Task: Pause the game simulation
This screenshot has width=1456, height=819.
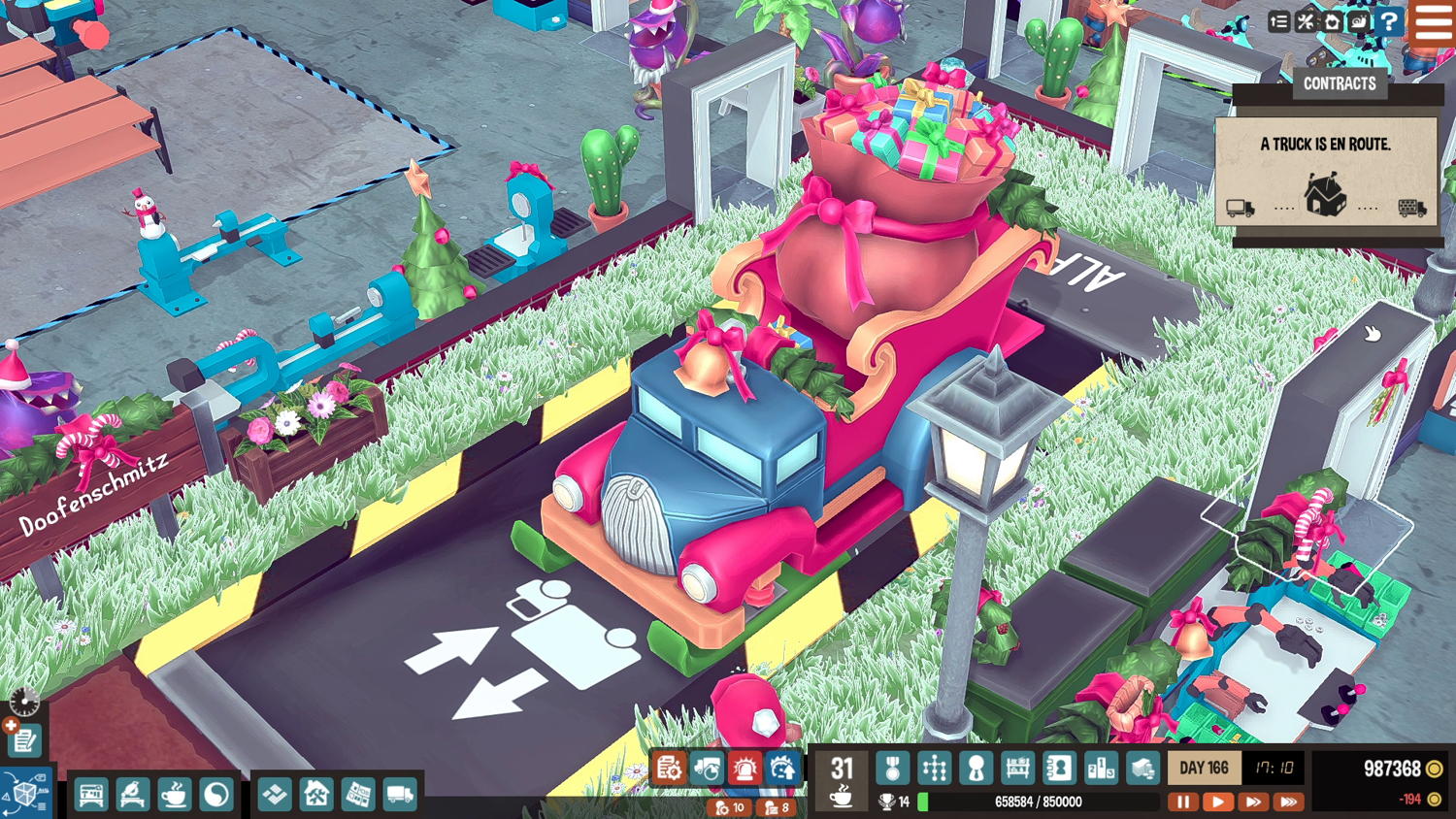Action: coord(1182,802)
